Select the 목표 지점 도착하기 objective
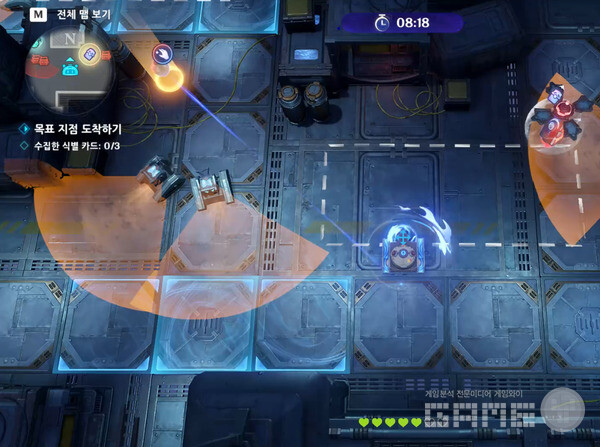This screenshot has height=447, width=600. (x=77, y=129)
